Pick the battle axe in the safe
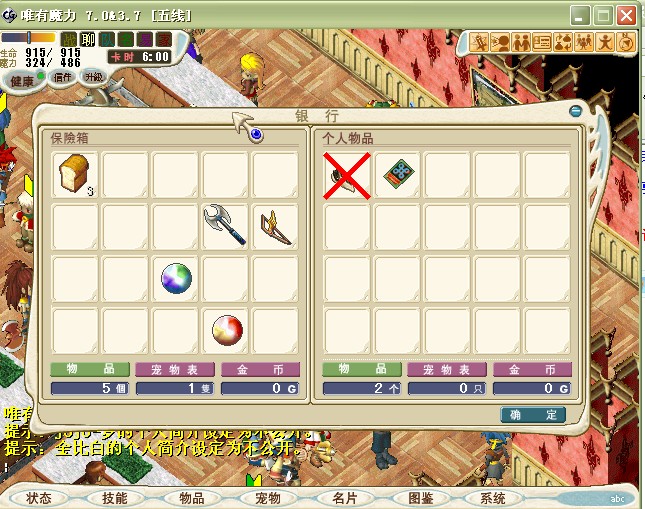This screenshot has height=509, width=645. tap(225, 226)
